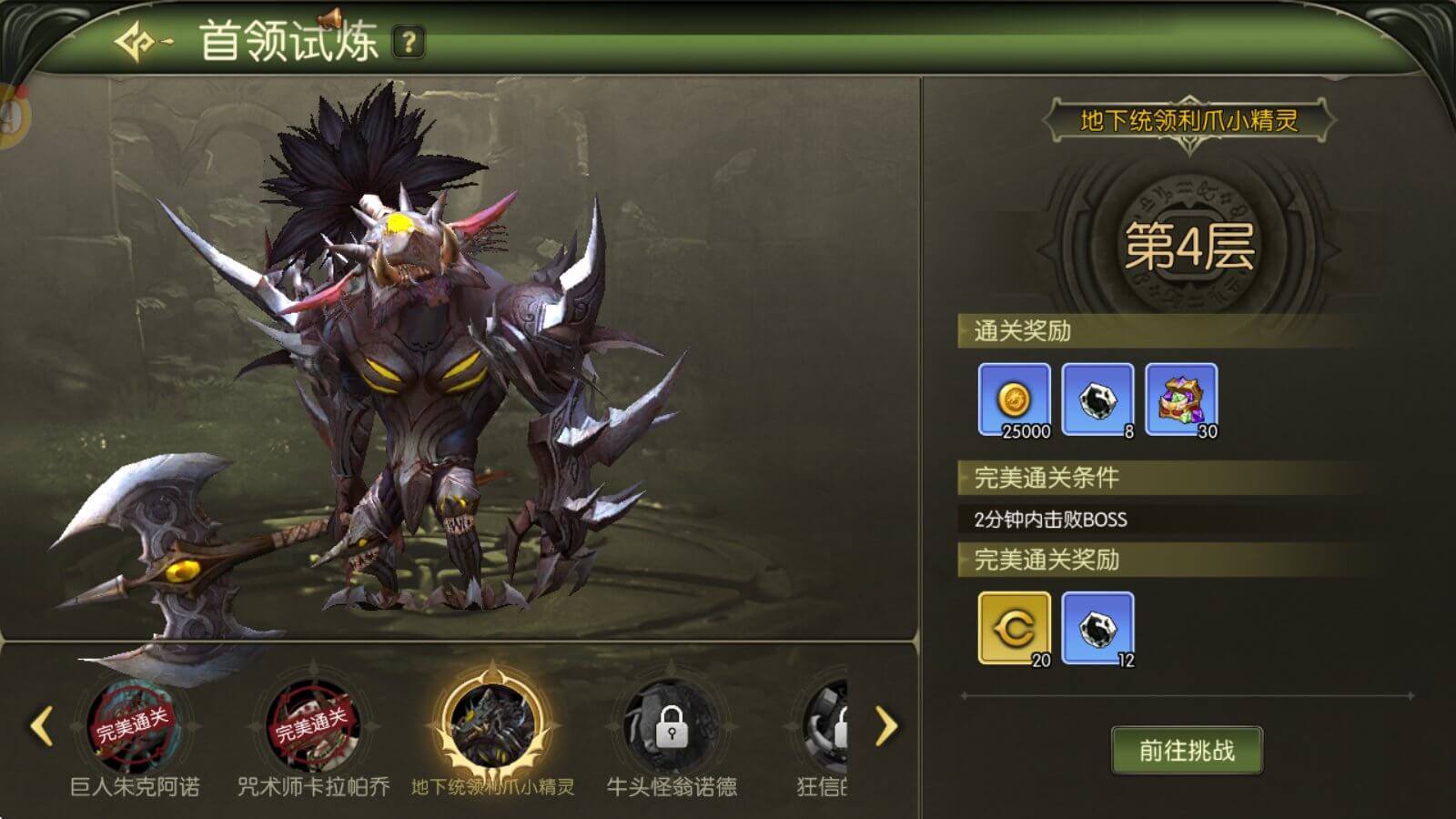The height and width of the screenshot is (819, 1456).
Task: Show previous bosses with left arrow
Action: coord(41,726)
